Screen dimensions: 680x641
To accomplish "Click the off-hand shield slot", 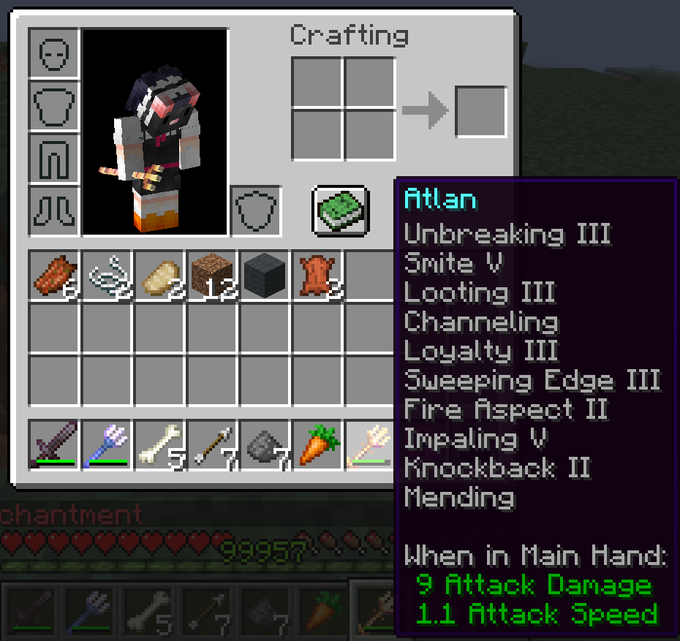I will click(x=255, y=210).
